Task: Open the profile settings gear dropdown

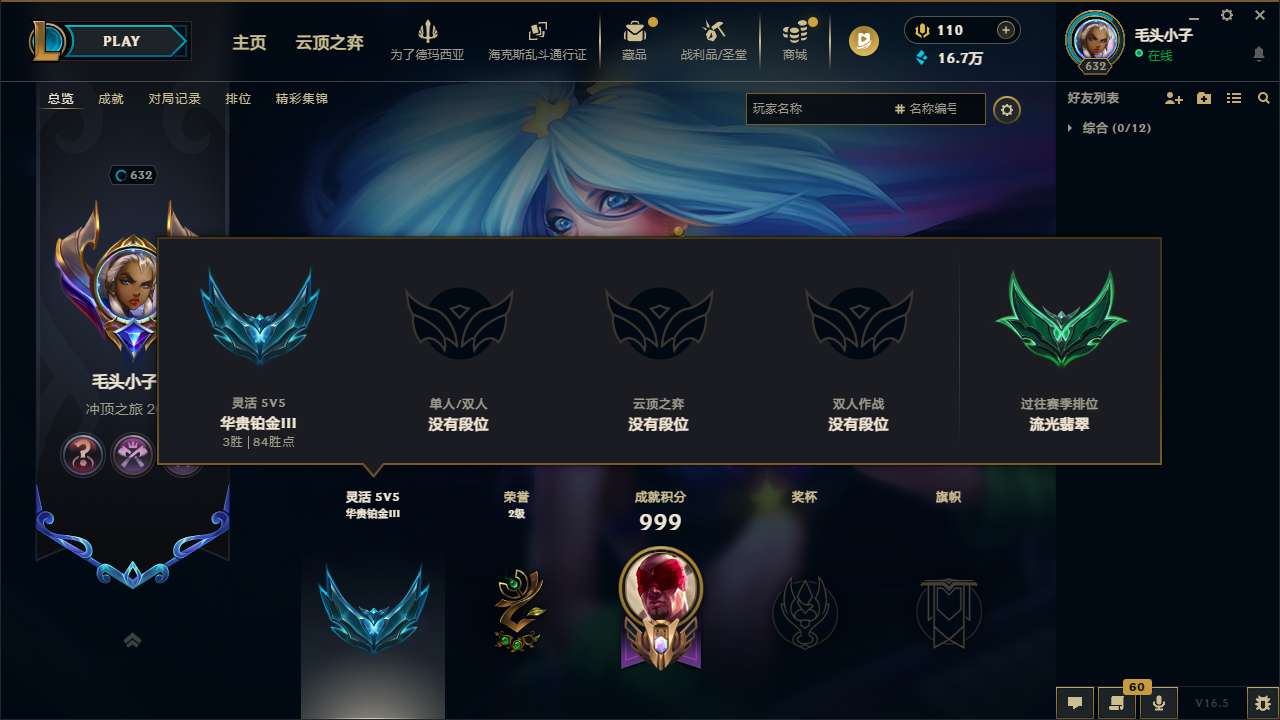Action: click(x=1007, y=110)
